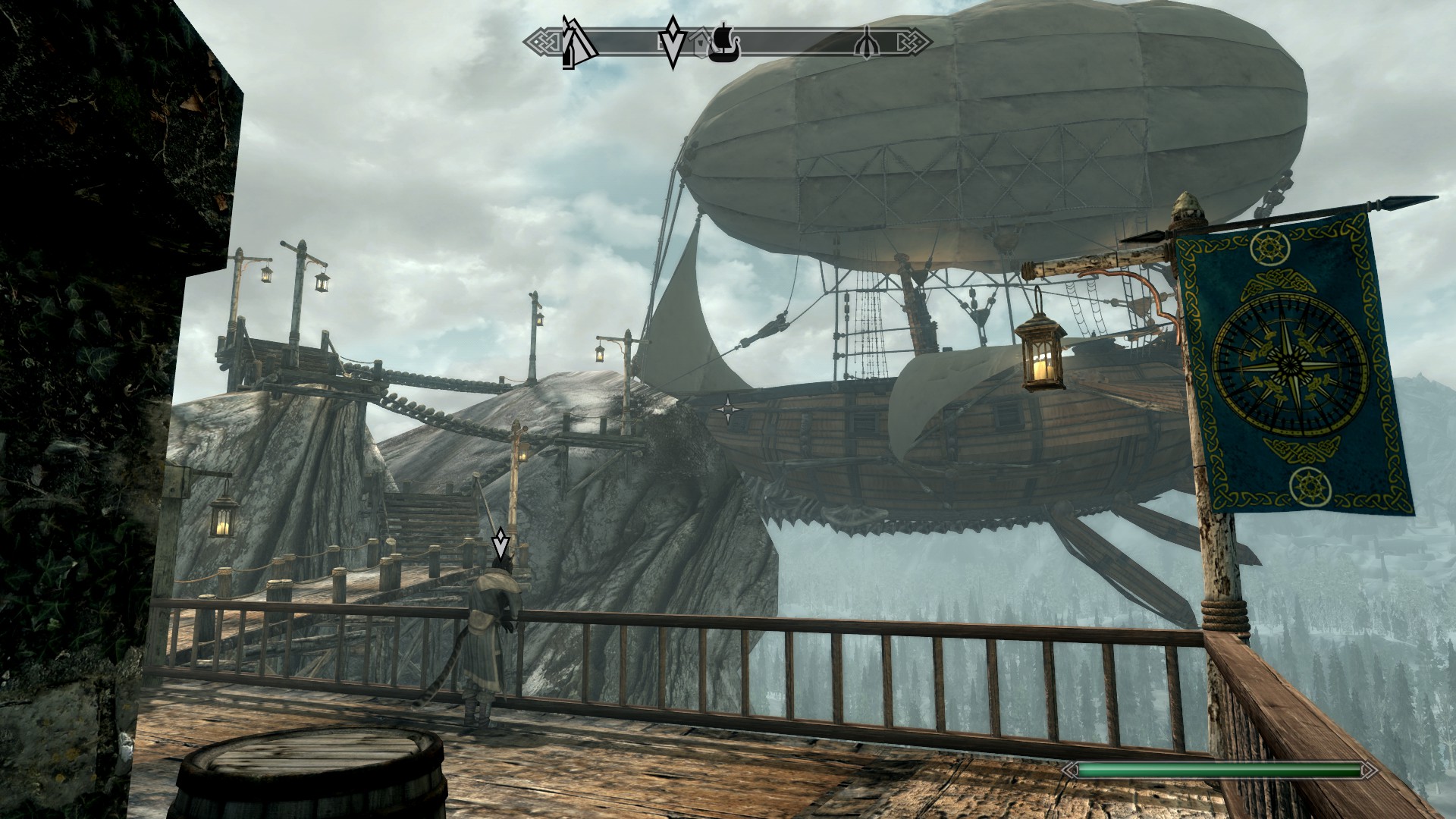The image size is (1456, 819).
Task: Select the floating quest marker above the follower
Action: 500,544
